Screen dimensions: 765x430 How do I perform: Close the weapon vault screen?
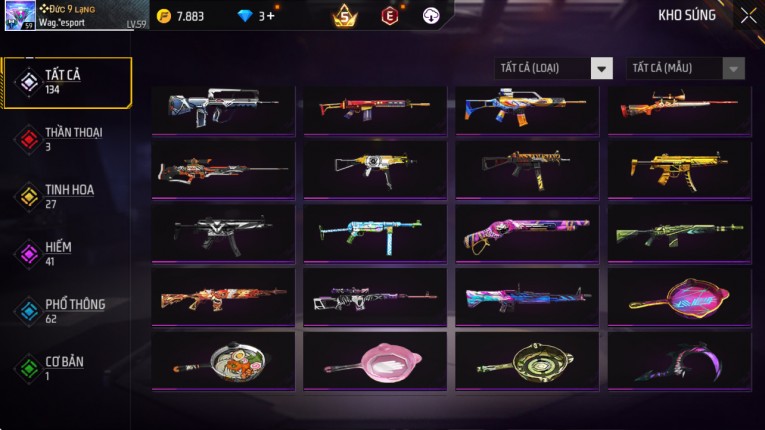[x=748, y=16]
